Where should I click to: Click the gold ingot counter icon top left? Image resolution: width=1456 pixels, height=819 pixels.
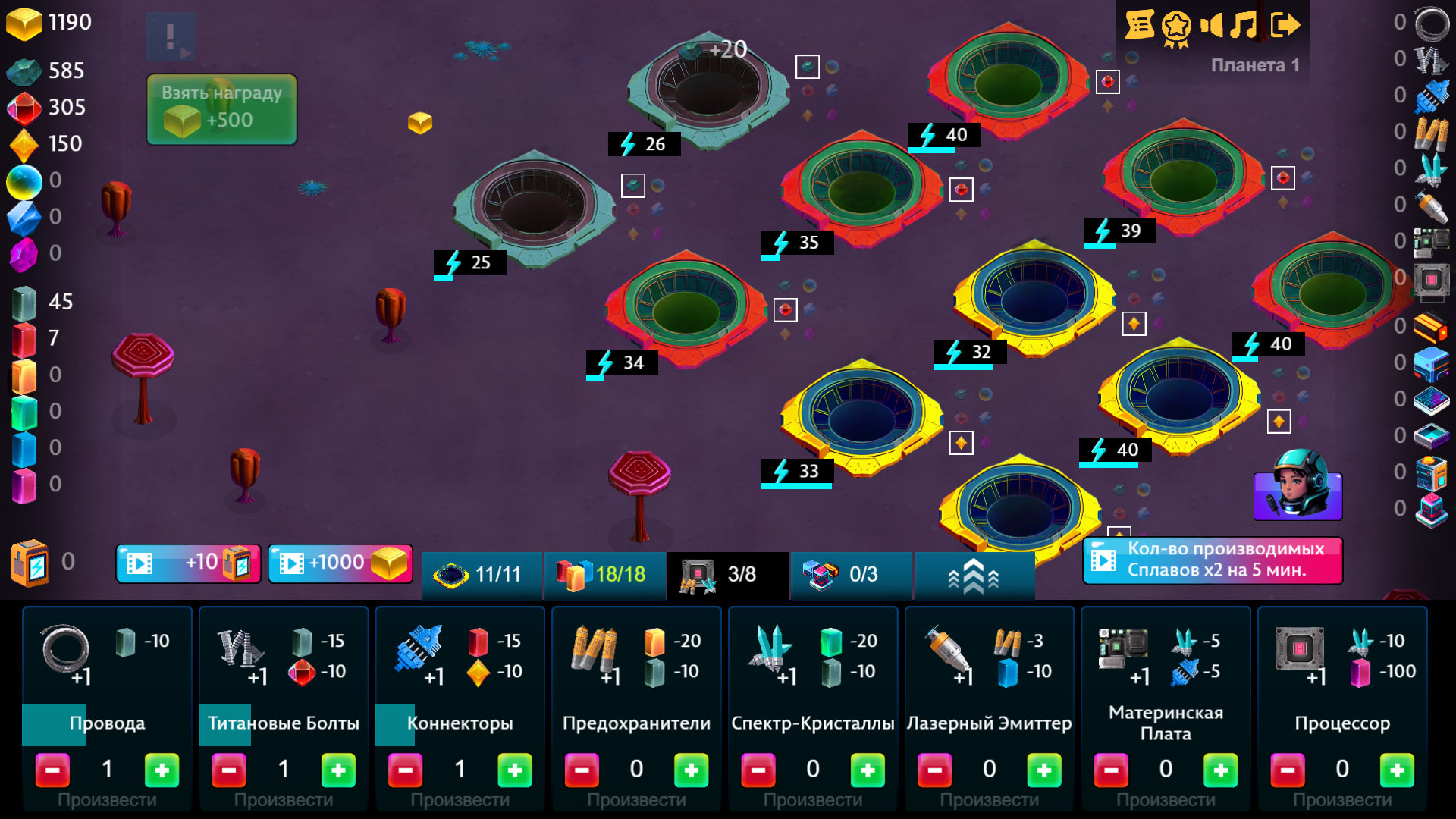click(25, 23)
